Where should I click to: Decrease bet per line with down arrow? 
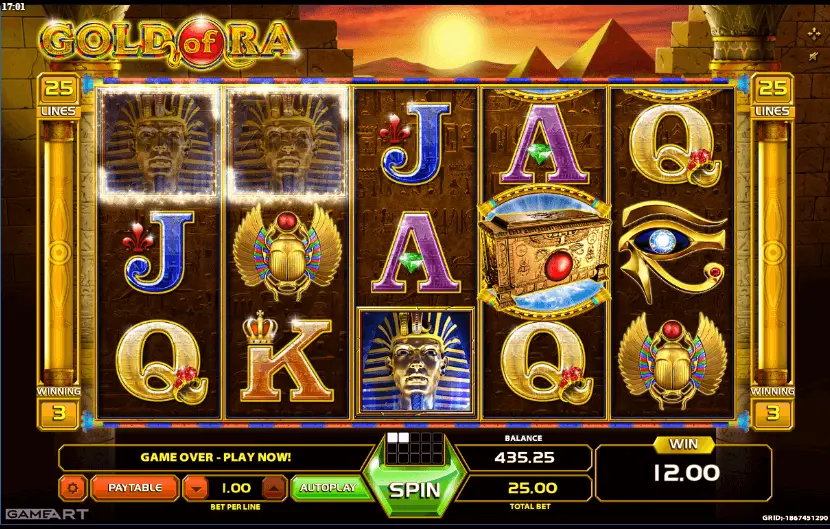[x=197, y=488]
